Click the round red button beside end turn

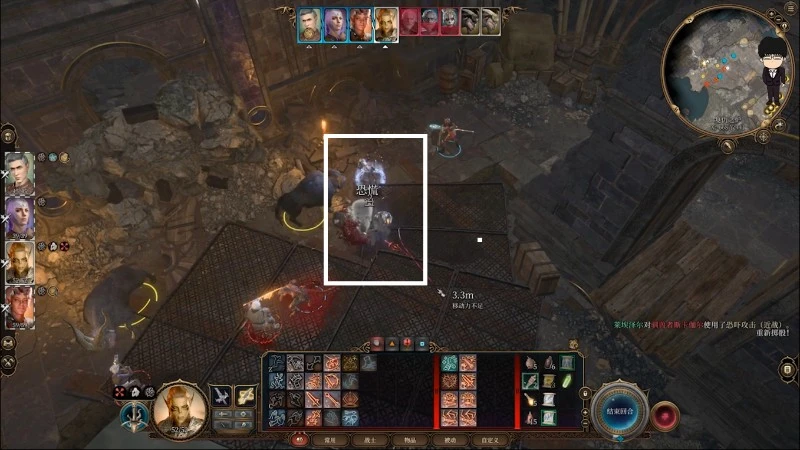coord(664,412)
